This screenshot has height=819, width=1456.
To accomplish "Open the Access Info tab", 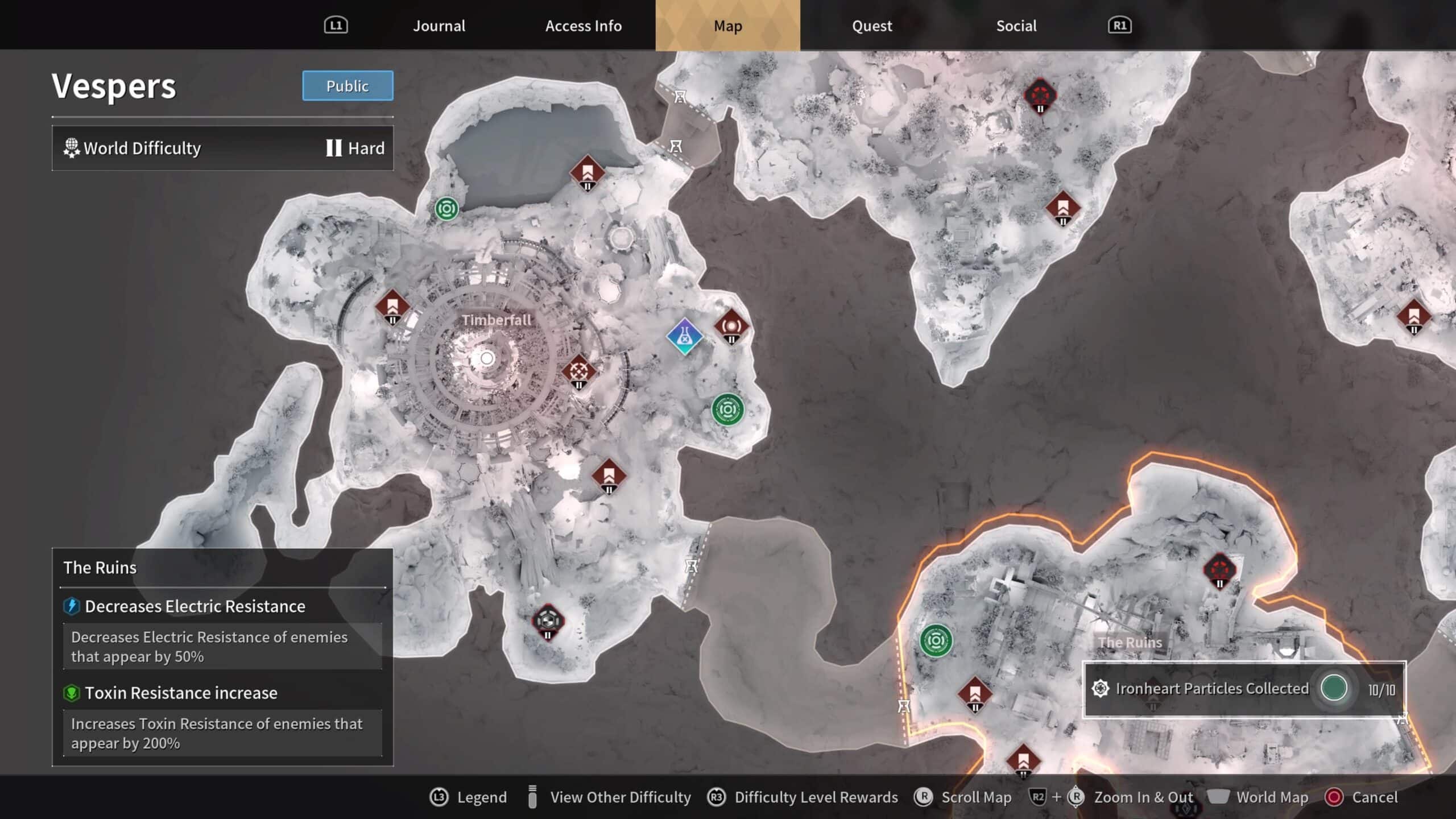I will click(583, 26).
